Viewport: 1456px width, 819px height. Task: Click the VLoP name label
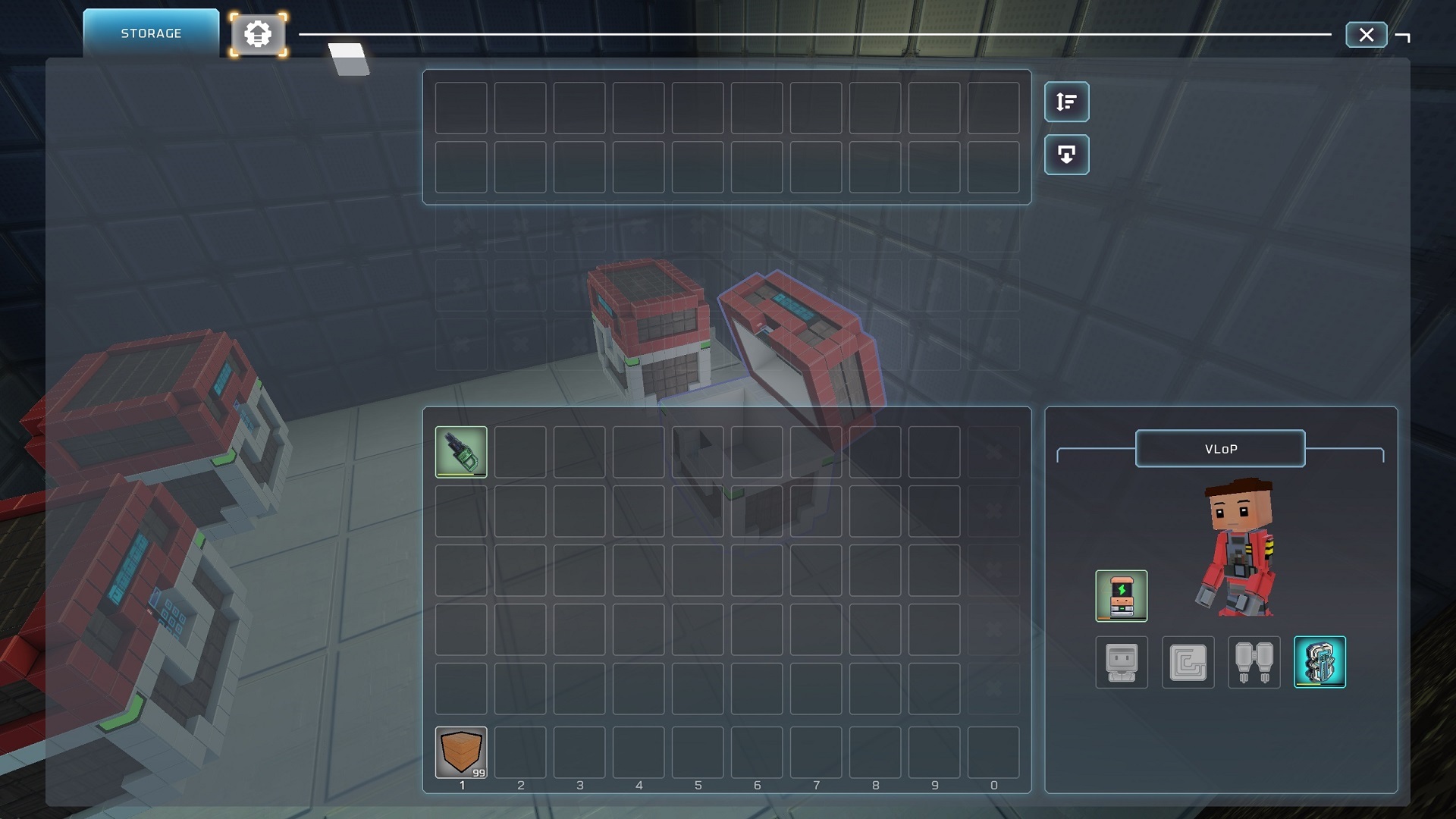[x=1219, y=448]
